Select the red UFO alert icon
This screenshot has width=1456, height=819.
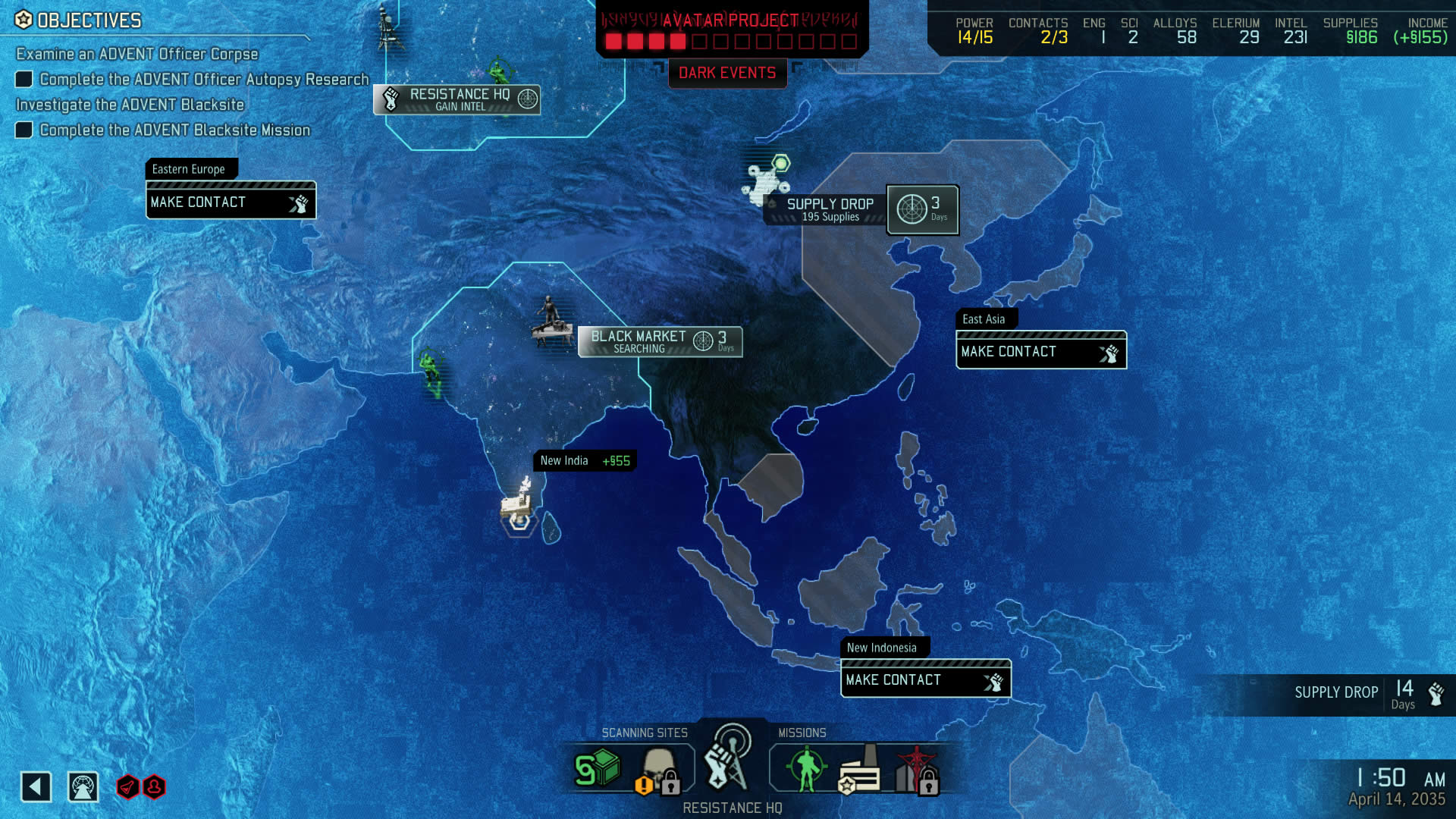[x=127, y=787]
